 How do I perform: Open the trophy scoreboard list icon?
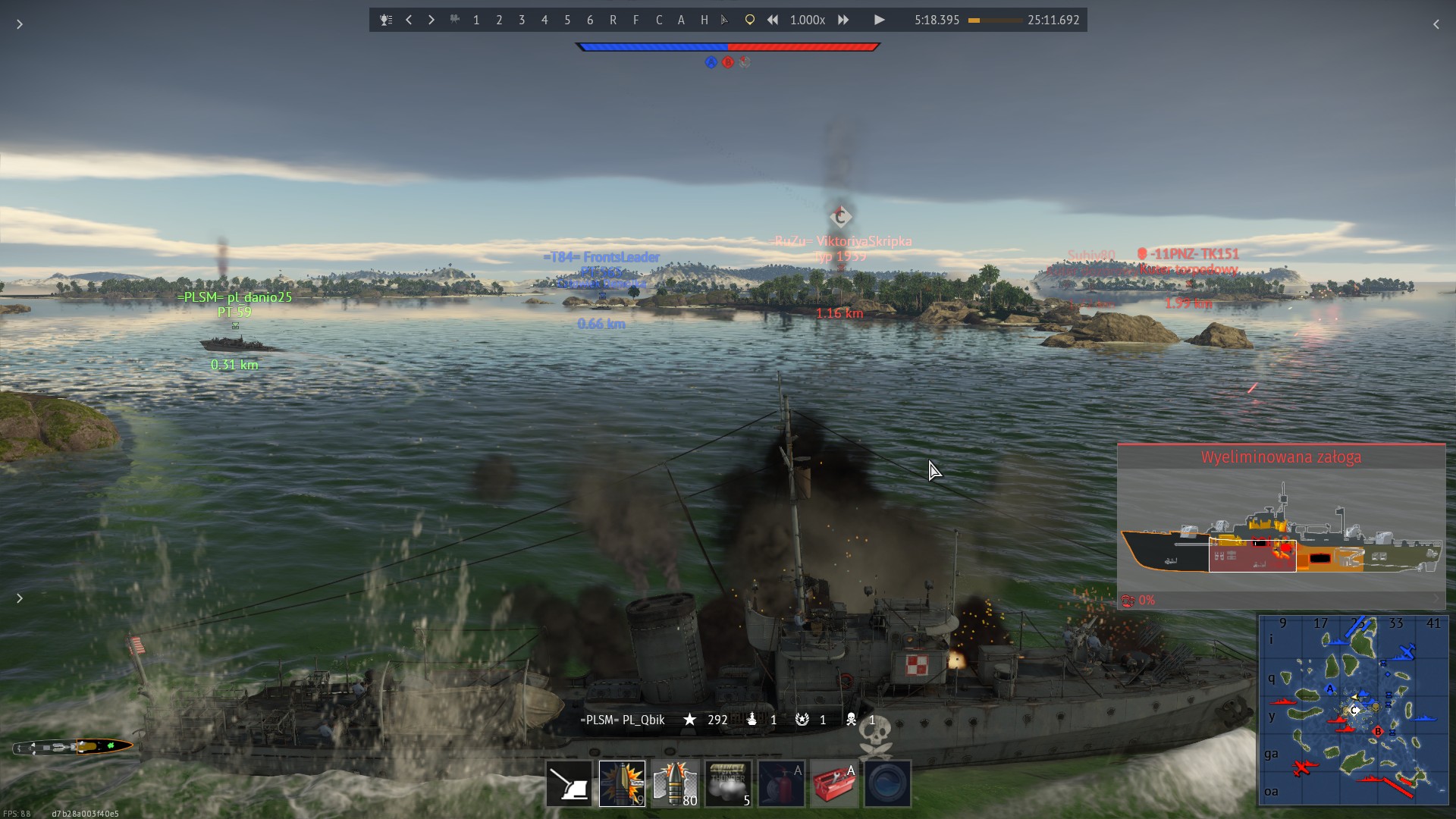[x=386, y=20]
